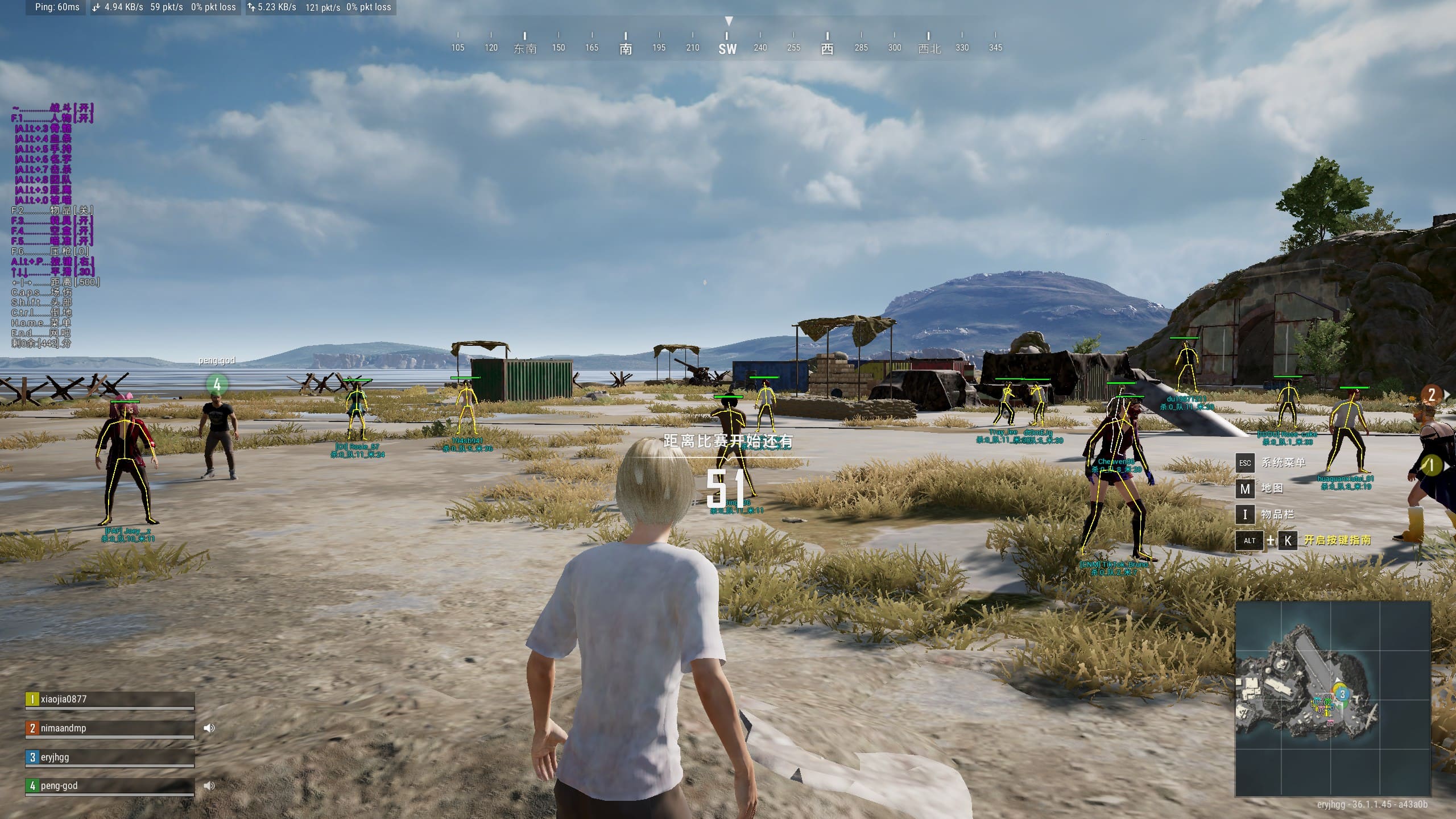Screen dimensions: 1456x819
Task: Select teammate nimaandmp in squad list
Action: click(110, 729)
